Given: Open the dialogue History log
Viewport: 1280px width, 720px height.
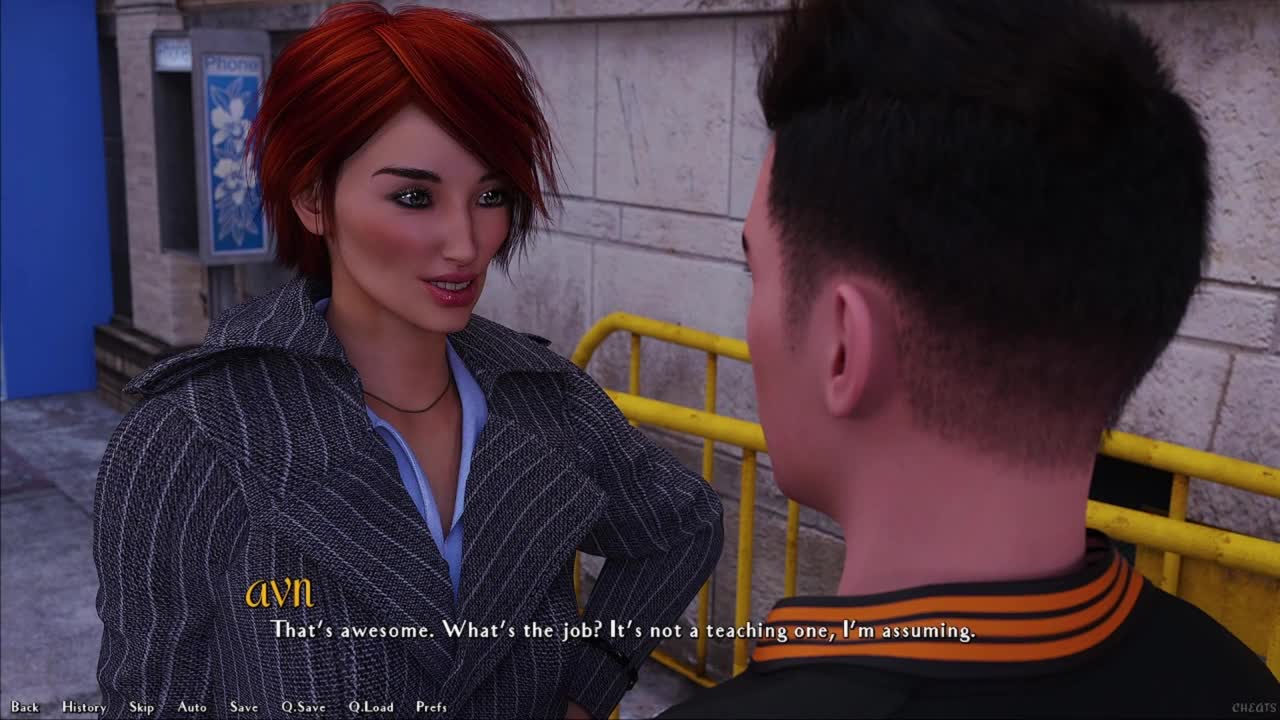Looking at the screenshot, I should click(x=84, y=707).
